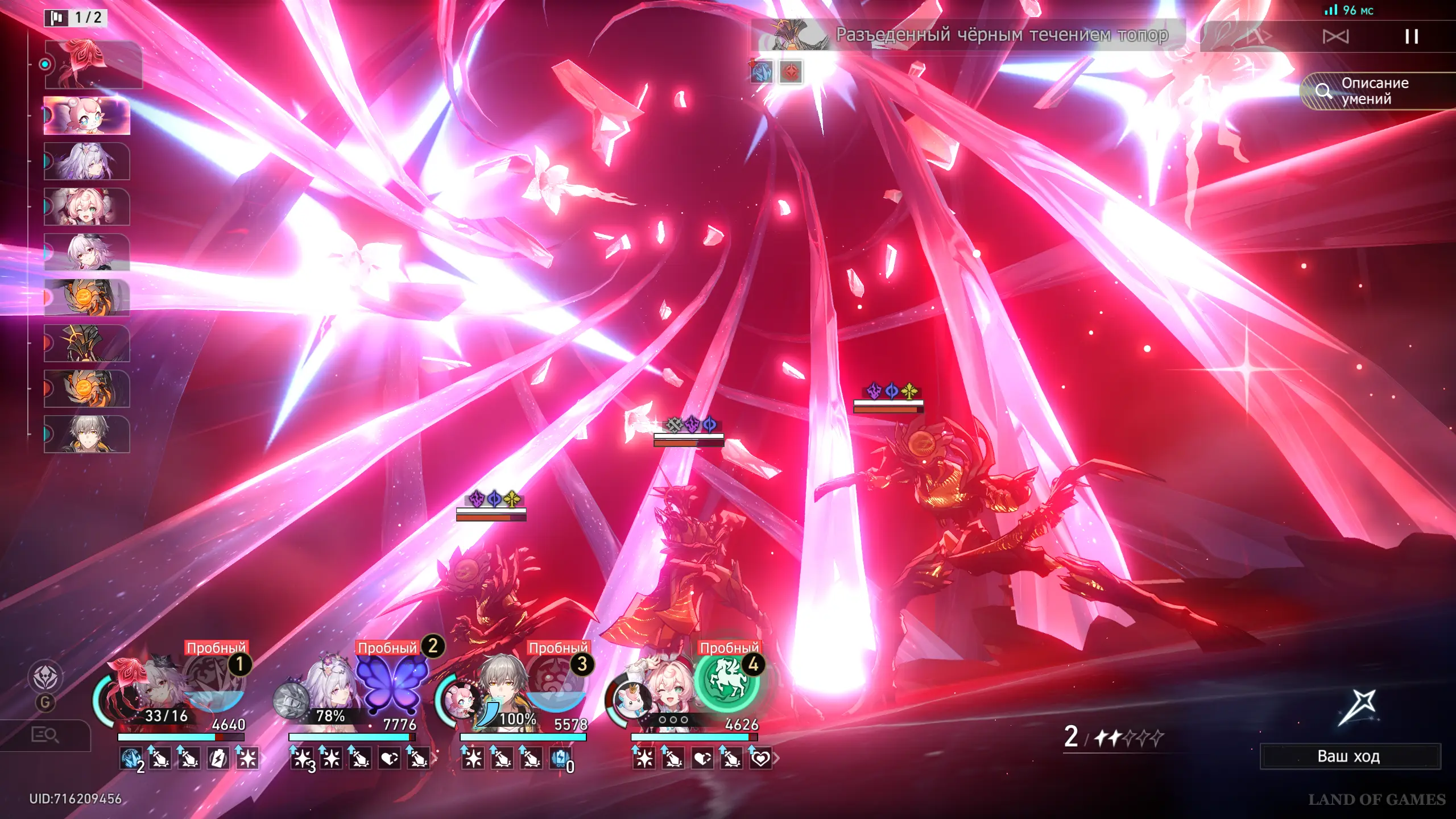Select the pink creature in turn order

click(x=87, y=115)
